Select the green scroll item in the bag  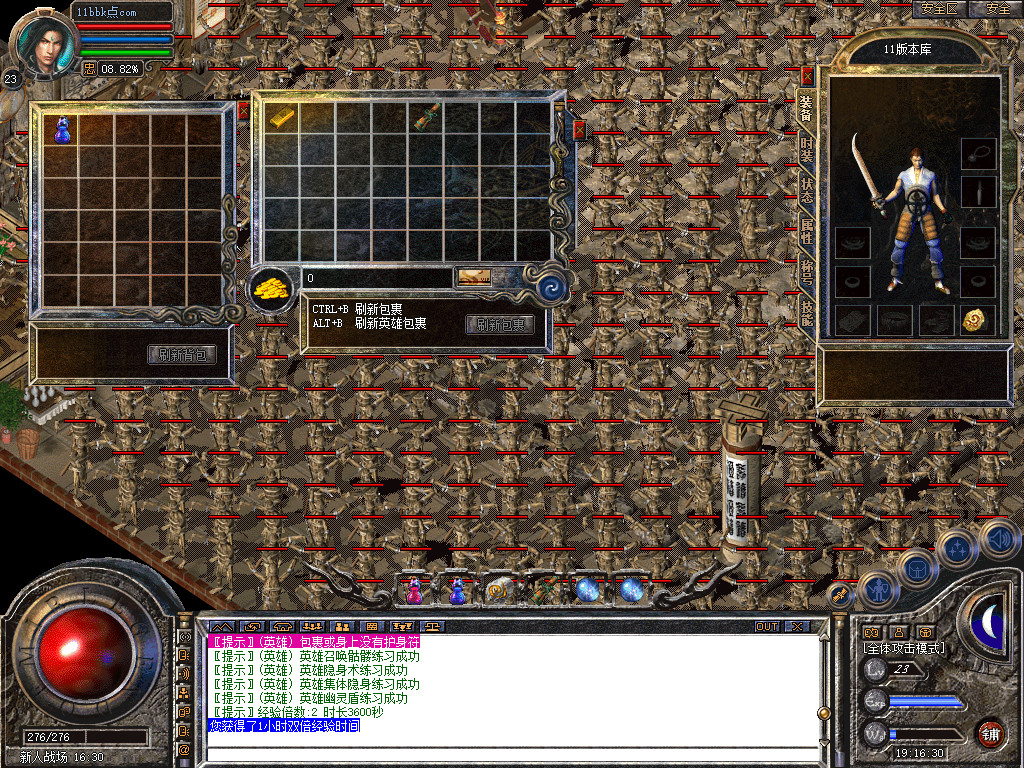click(x=427, y=117)
